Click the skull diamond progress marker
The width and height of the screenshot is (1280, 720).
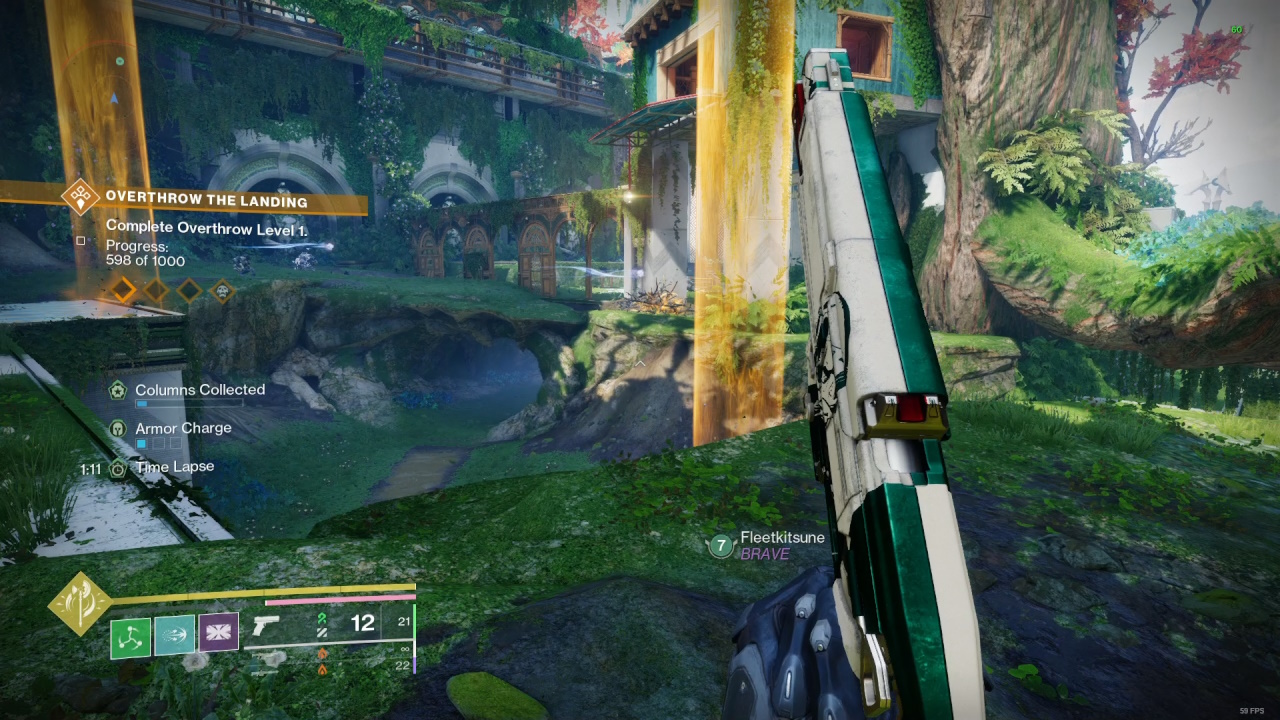click(222, 292)
